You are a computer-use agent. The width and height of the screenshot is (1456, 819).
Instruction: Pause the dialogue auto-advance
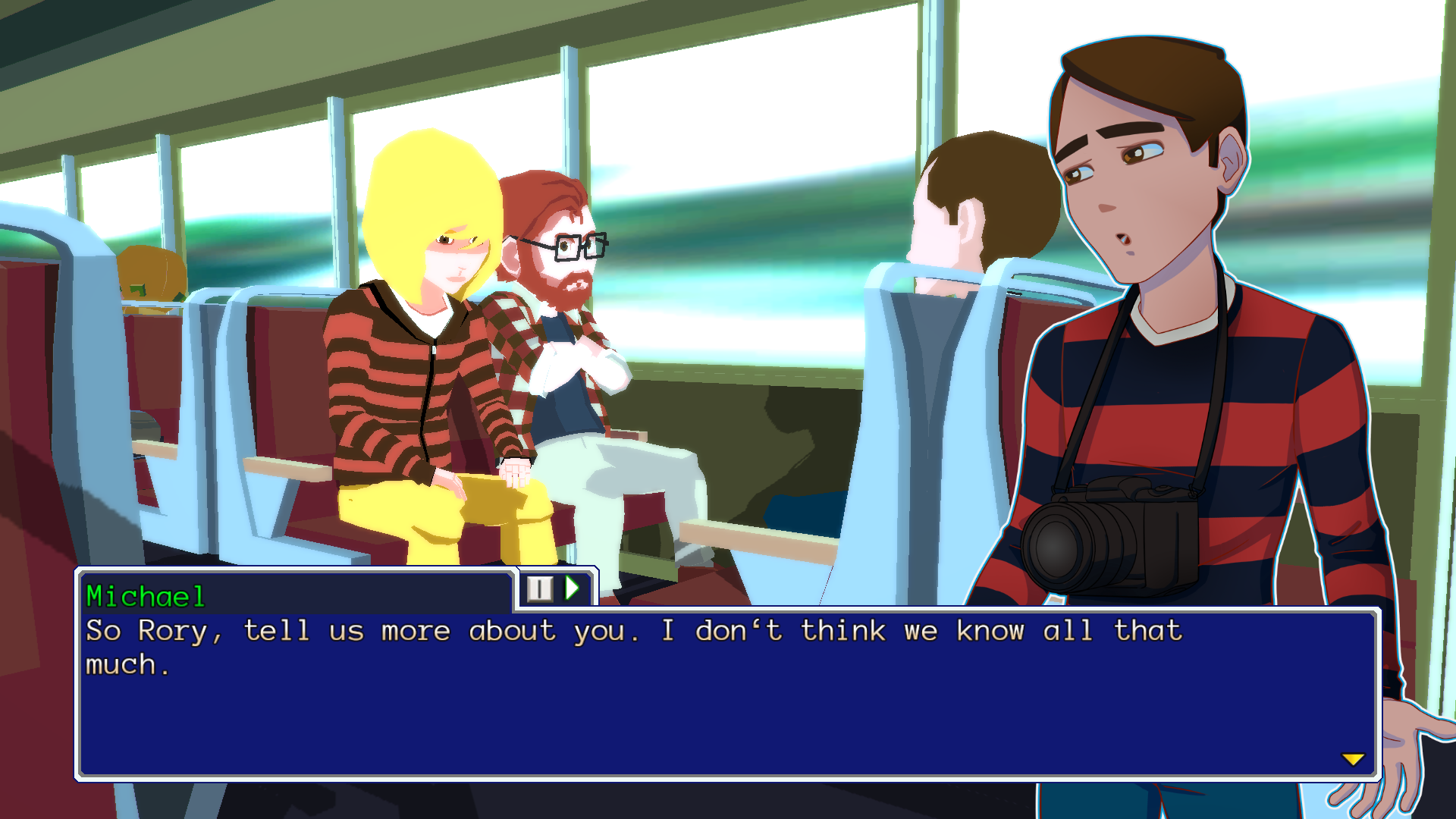click(540, 588)
